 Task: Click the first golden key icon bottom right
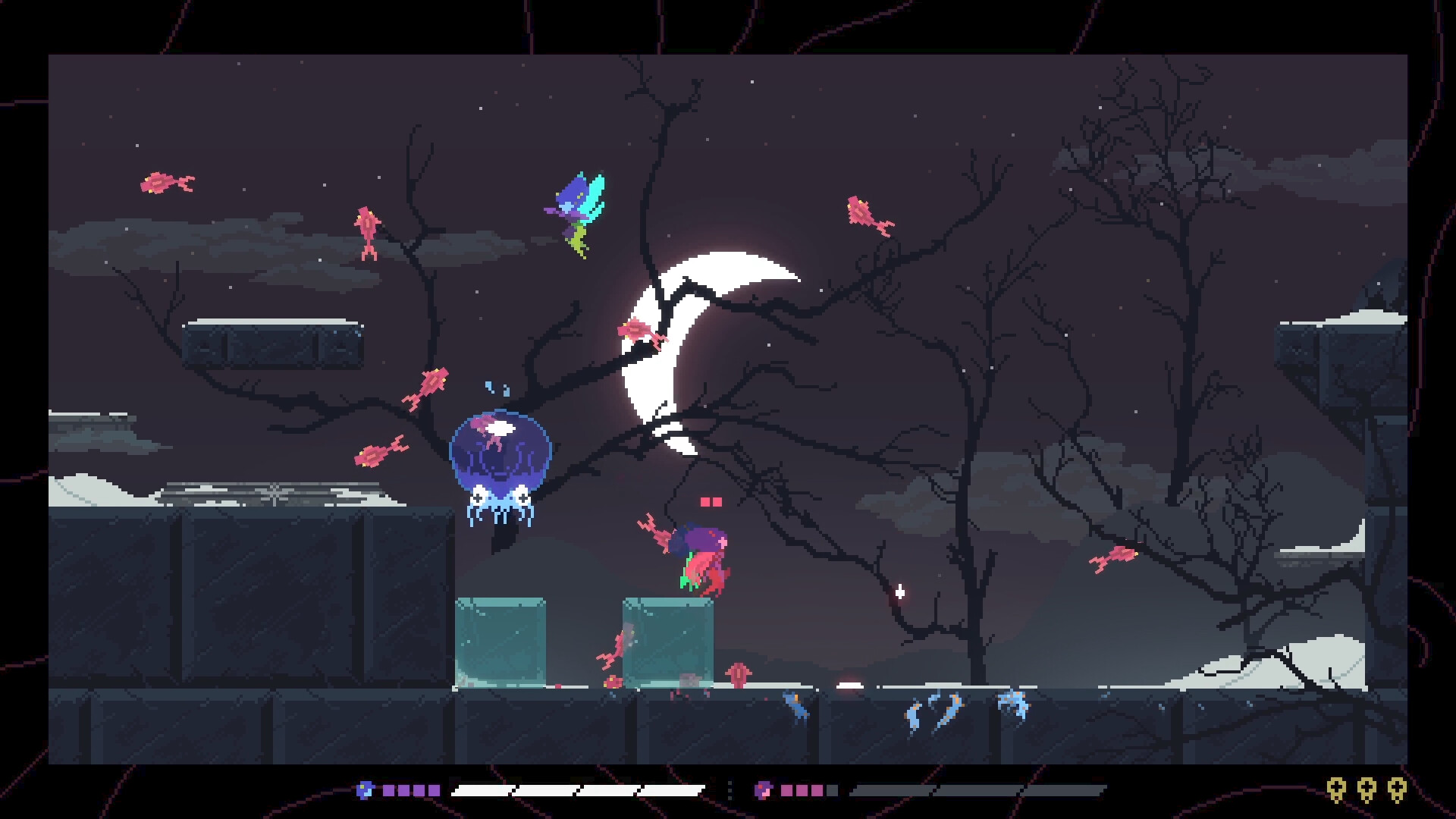[x=1336, y=790]
